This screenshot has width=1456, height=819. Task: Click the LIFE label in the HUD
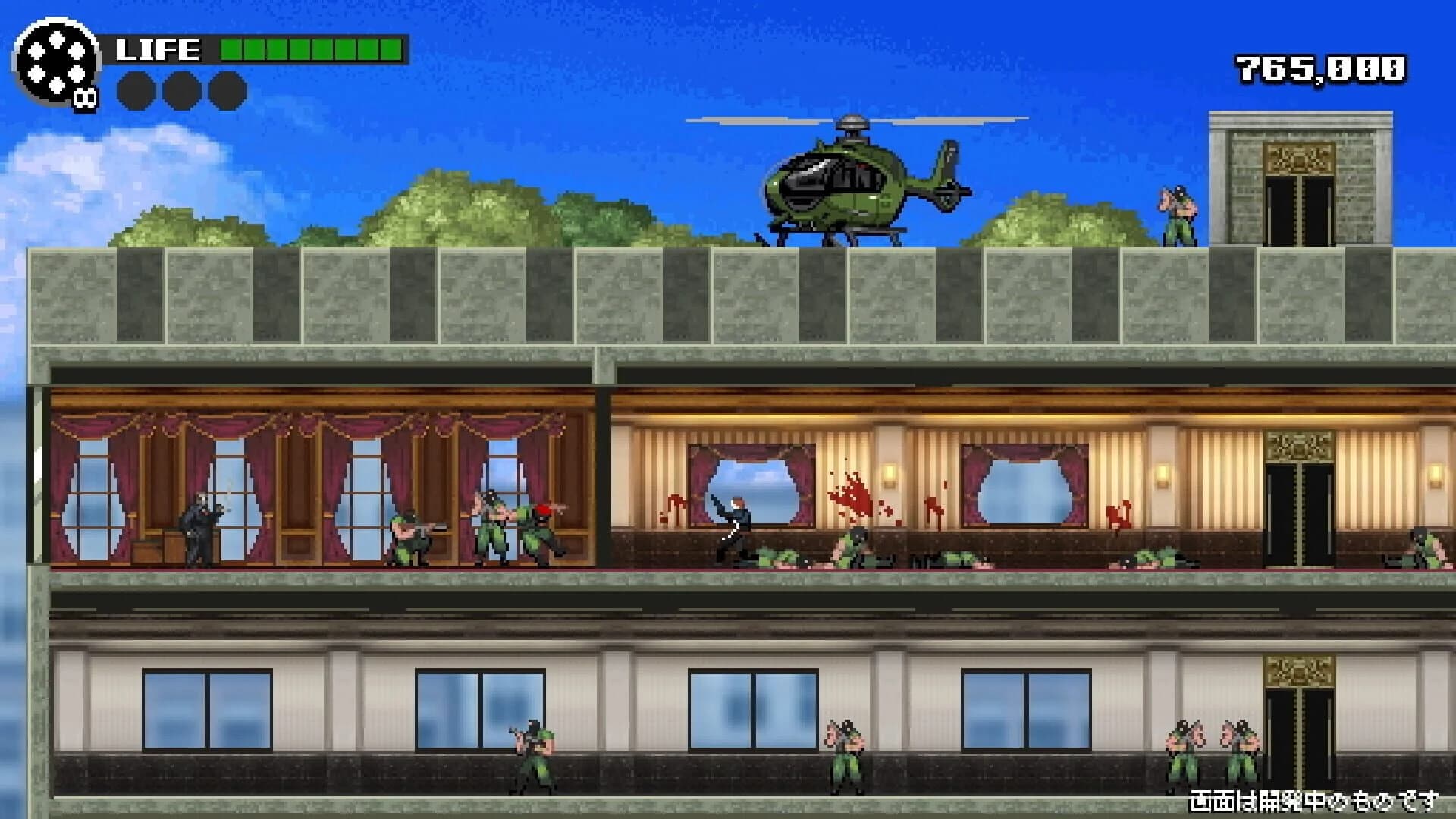pyautogui.click(x=158, y=49)
